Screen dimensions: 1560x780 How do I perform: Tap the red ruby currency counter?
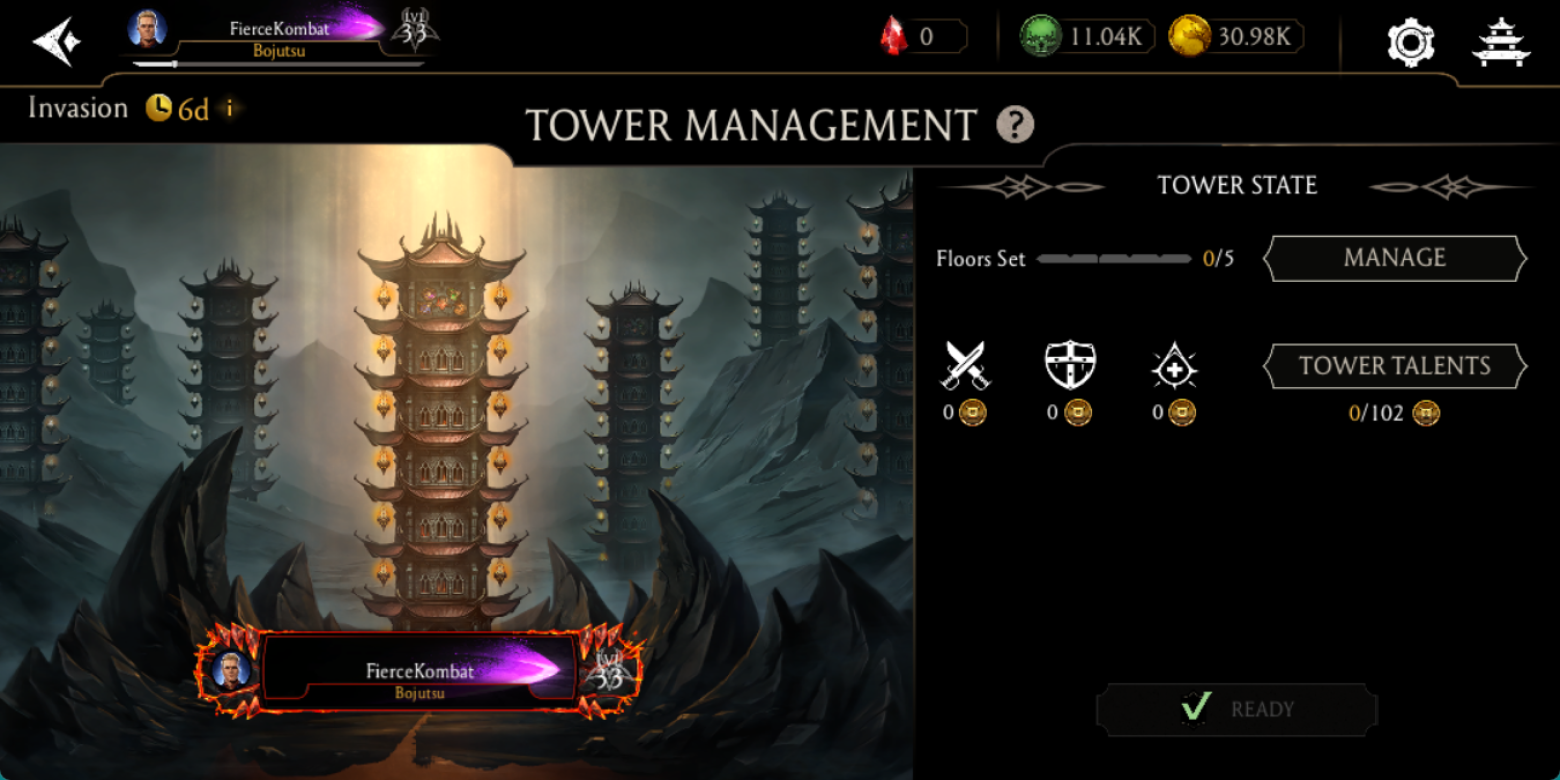point(924,37)
